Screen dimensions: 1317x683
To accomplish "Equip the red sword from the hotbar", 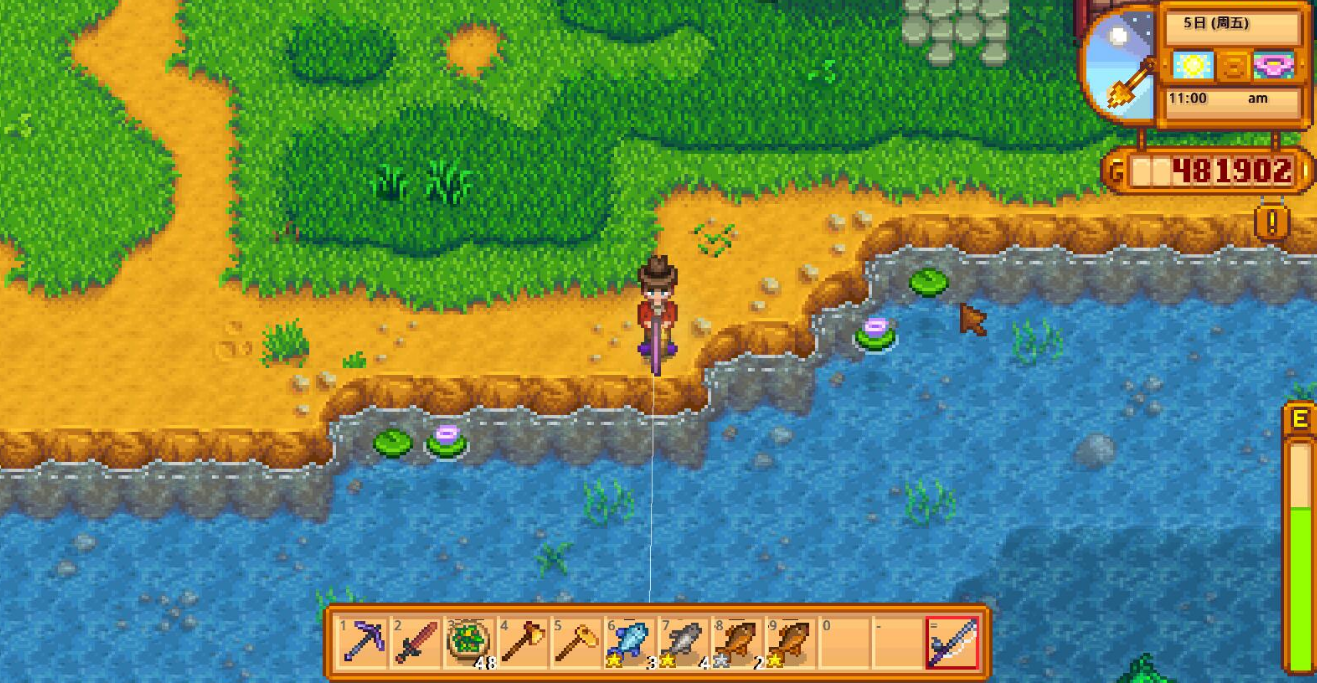I will tap(414, 641).
